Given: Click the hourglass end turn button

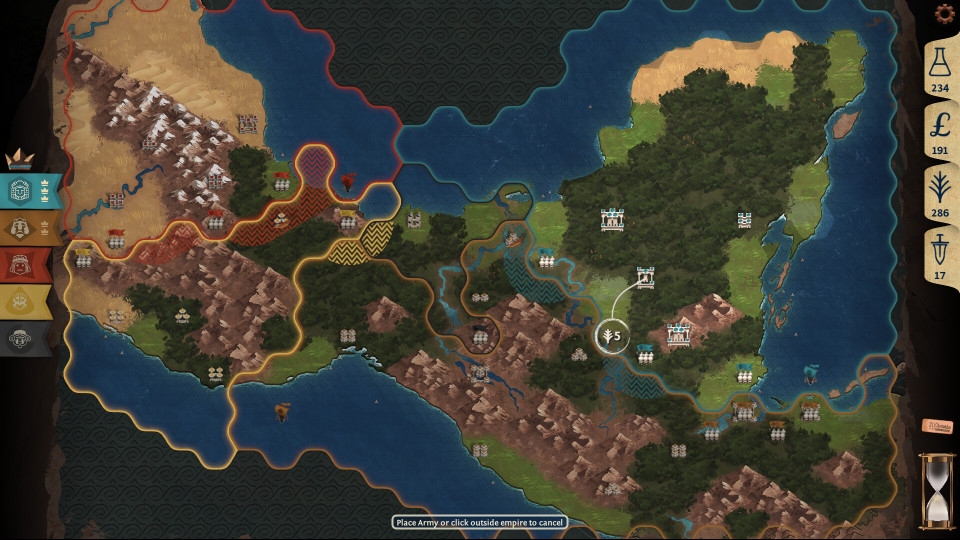Looking at the screenshot, I should (937, 490).
